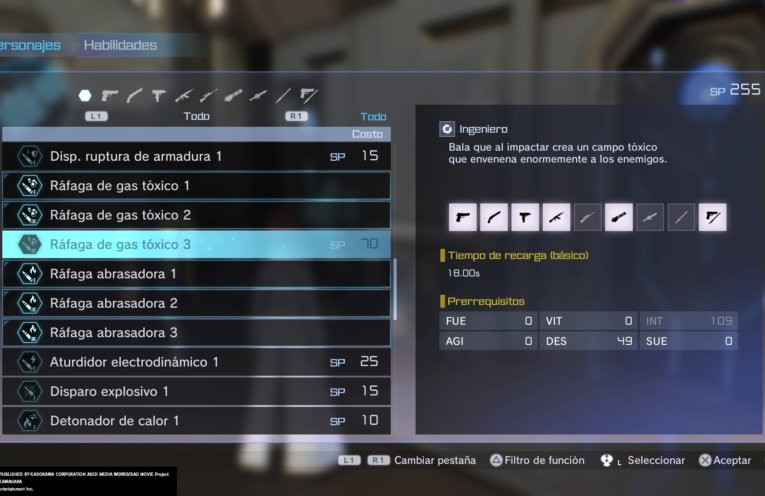The height and width of the screenshot is (496, 765).
Task: Click the Costo column header
Action: (367, 134)
